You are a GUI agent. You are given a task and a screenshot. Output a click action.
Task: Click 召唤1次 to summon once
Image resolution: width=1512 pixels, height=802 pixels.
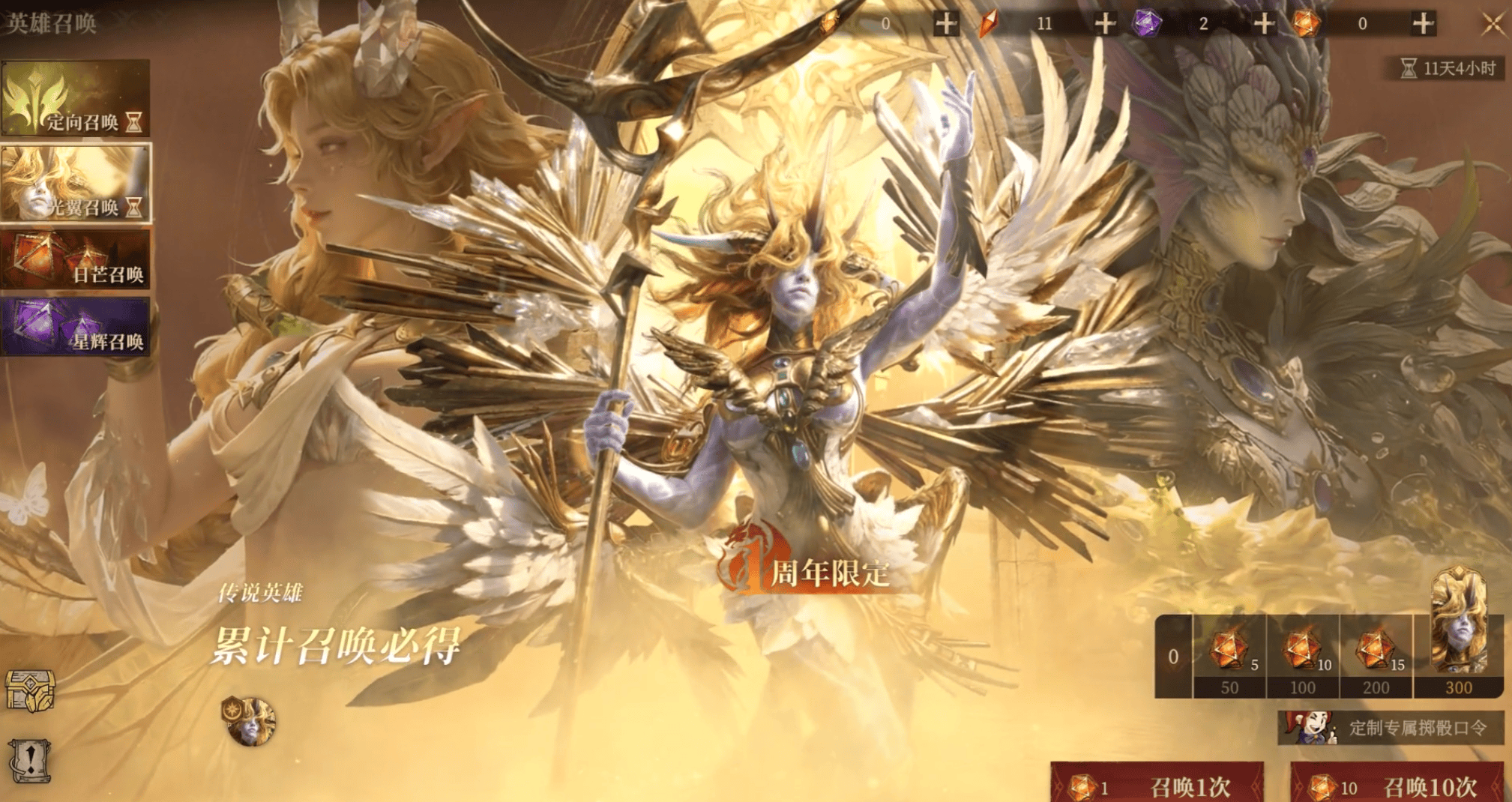point(1157,785)
